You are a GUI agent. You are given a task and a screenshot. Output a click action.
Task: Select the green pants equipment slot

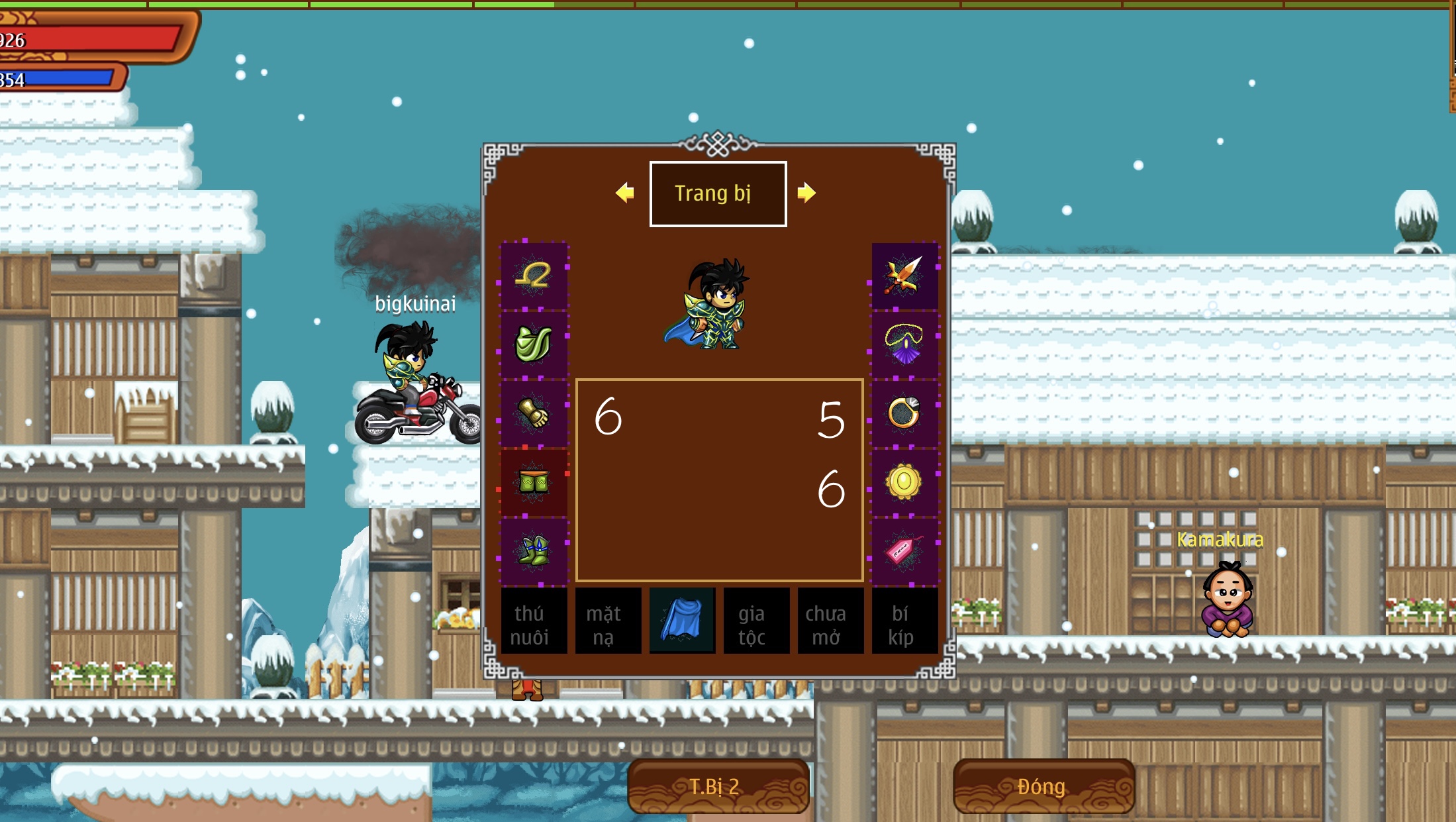[534, 482]
